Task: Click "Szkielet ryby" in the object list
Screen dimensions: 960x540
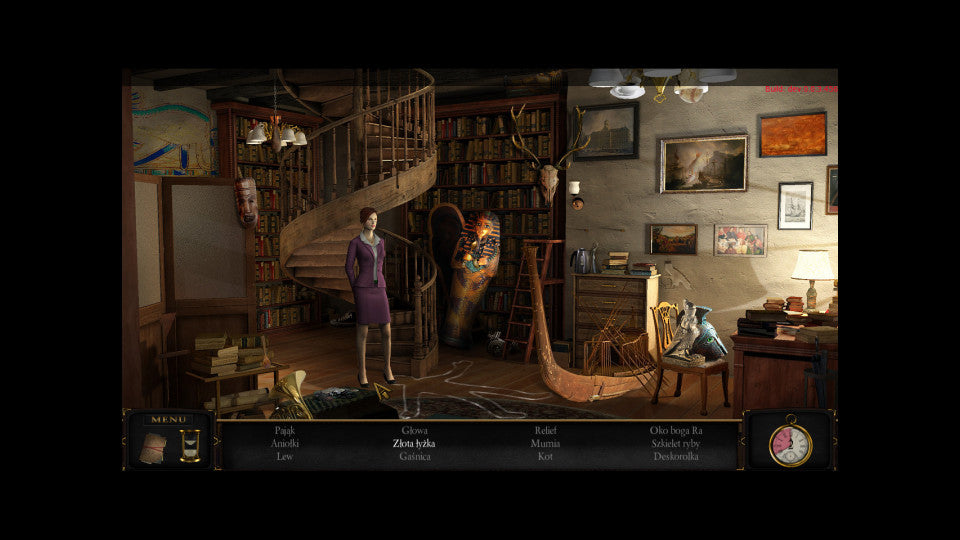Action: click(676, 443)
